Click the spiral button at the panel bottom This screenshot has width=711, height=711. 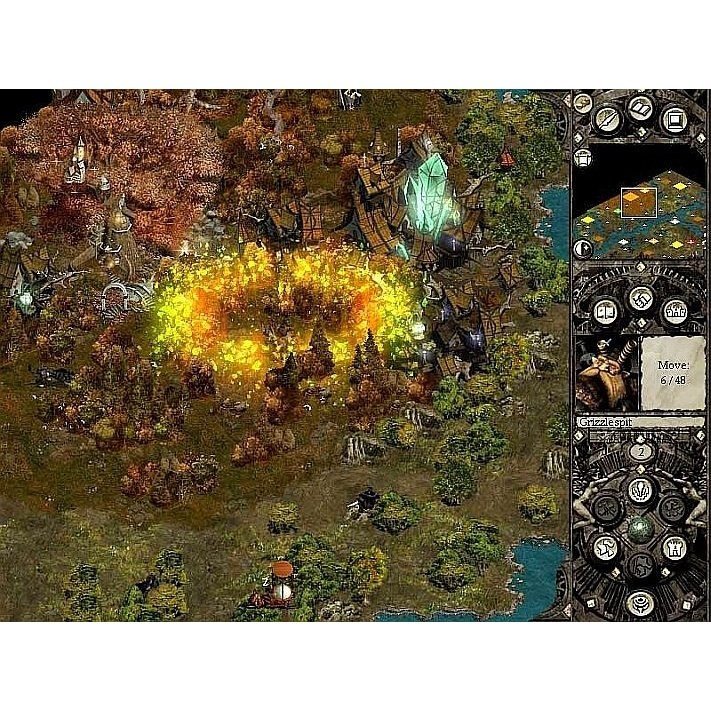pos(641,602)
